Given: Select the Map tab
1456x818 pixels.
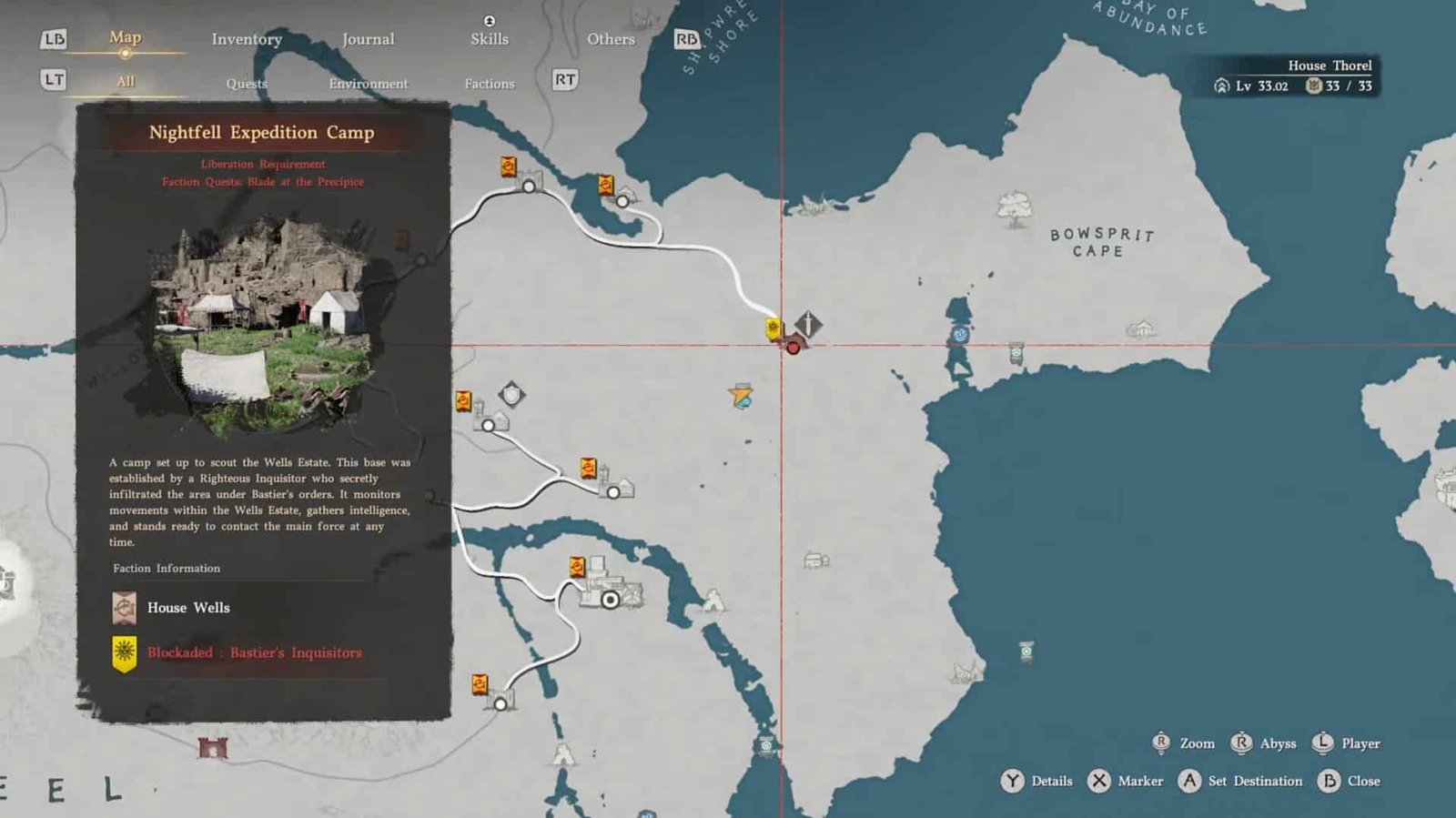Looking at the screenshot, I should pyautogui.click(x=125, y=37).
